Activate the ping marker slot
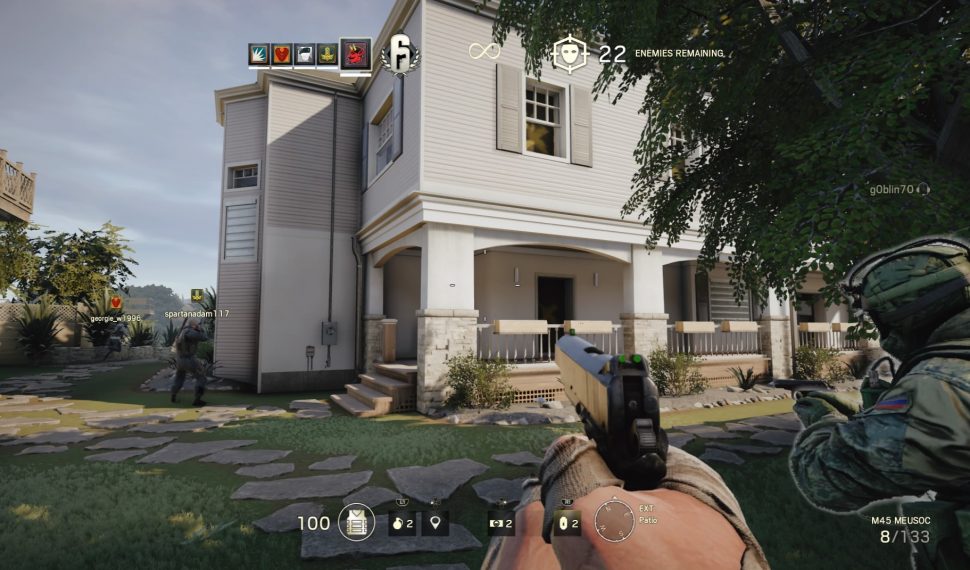The height and width of the screenshot is (570, 970). pos(435,522)
